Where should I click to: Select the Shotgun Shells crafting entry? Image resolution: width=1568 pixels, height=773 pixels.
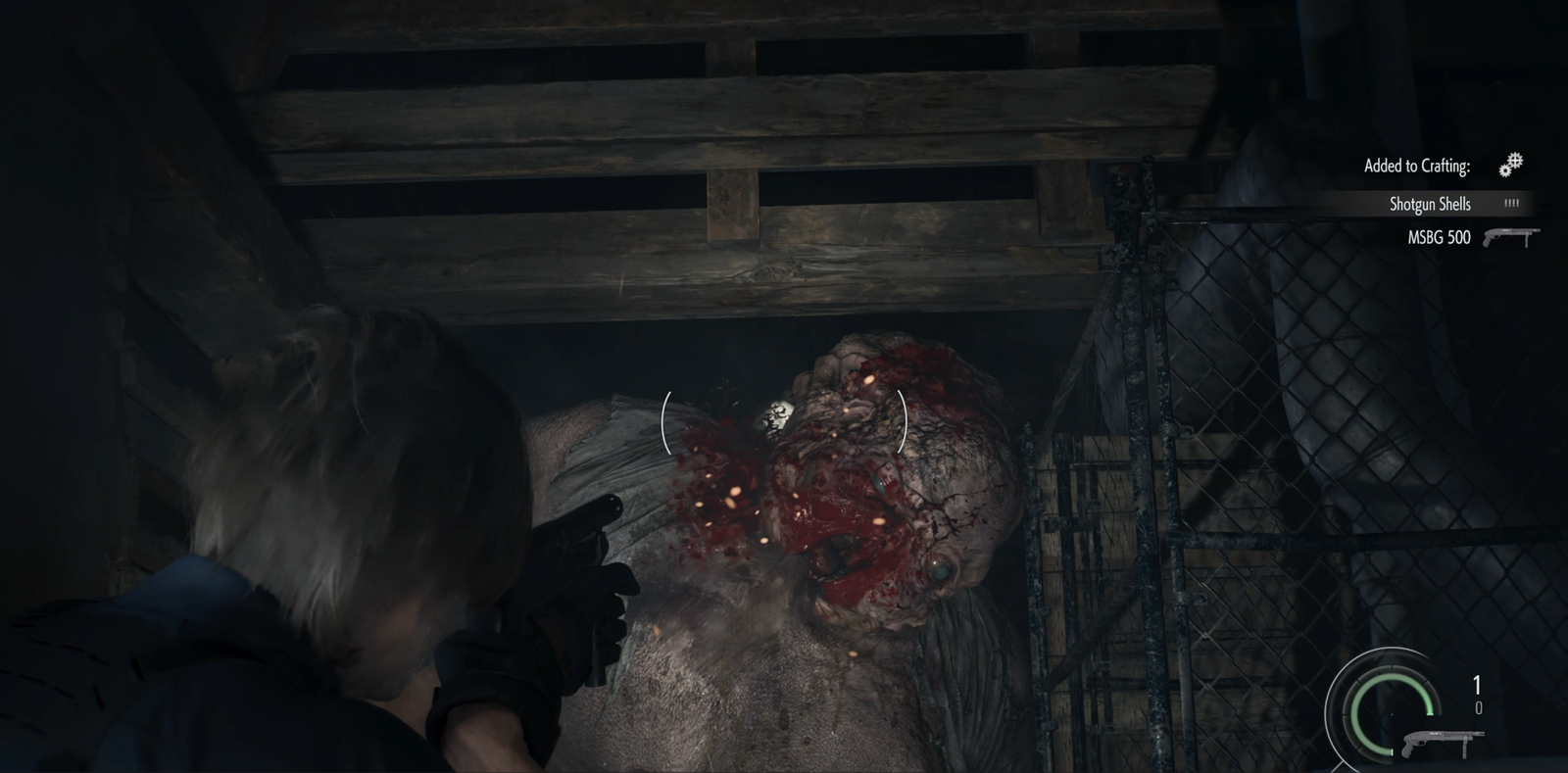coord(1430,204)
